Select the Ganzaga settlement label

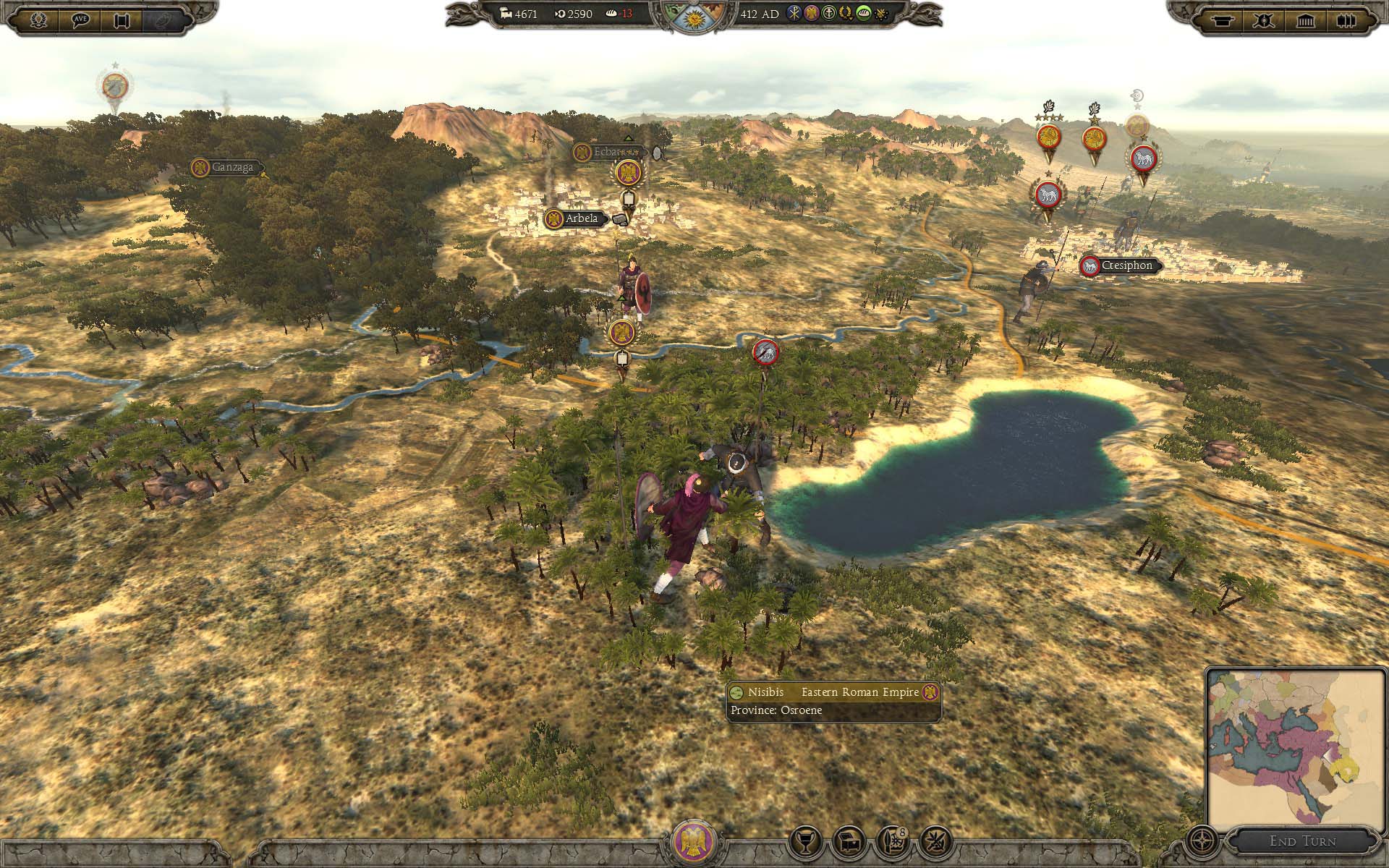pos(231,168)
